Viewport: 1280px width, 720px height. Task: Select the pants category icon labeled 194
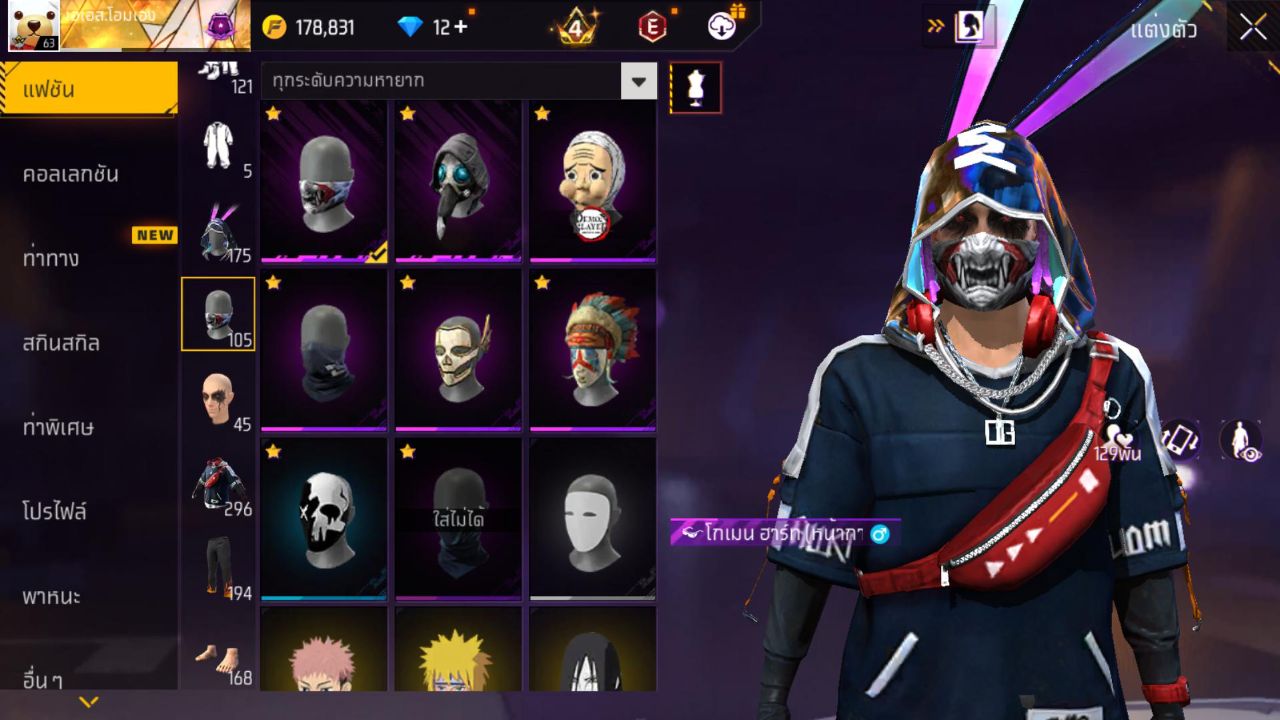pos(218,568)
